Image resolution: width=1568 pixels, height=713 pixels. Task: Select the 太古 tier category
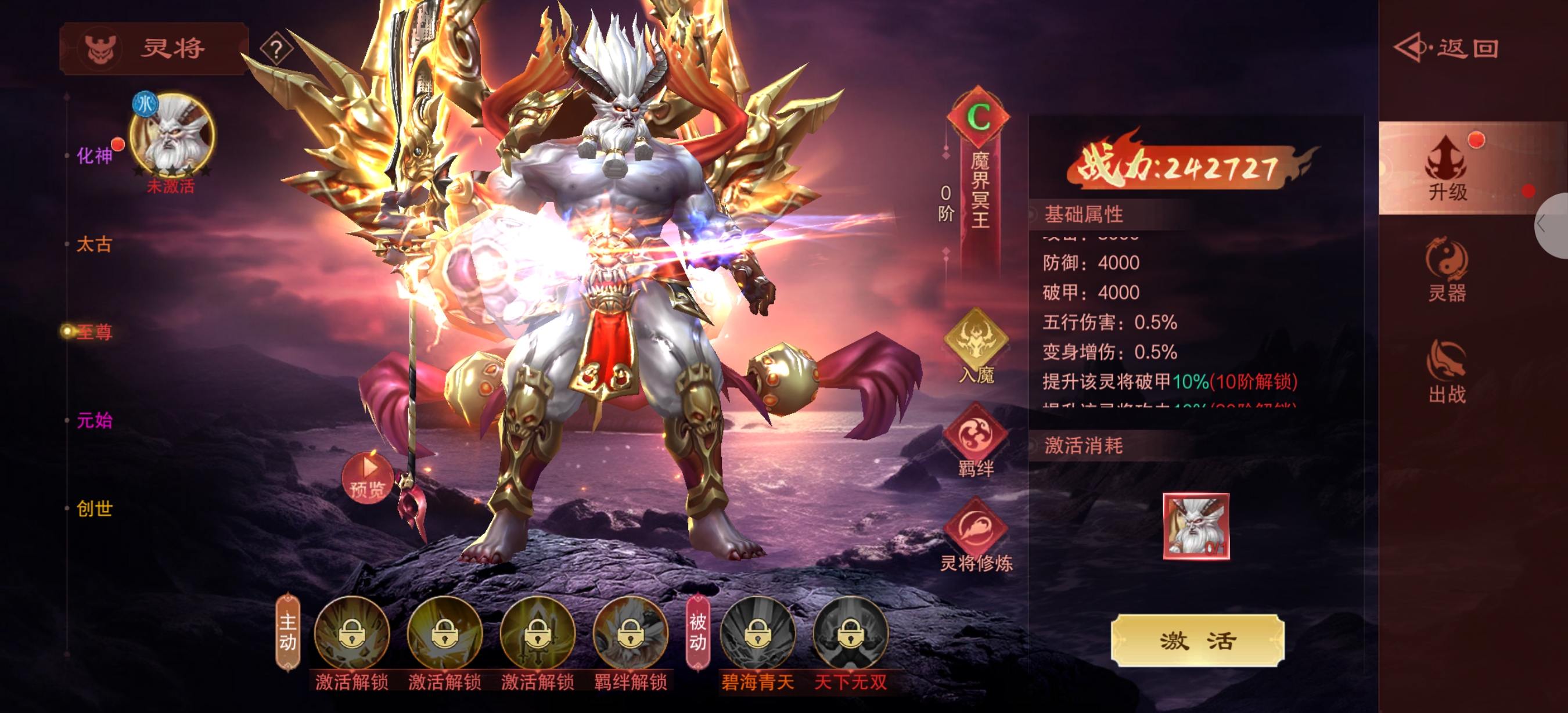click(94, 244)
